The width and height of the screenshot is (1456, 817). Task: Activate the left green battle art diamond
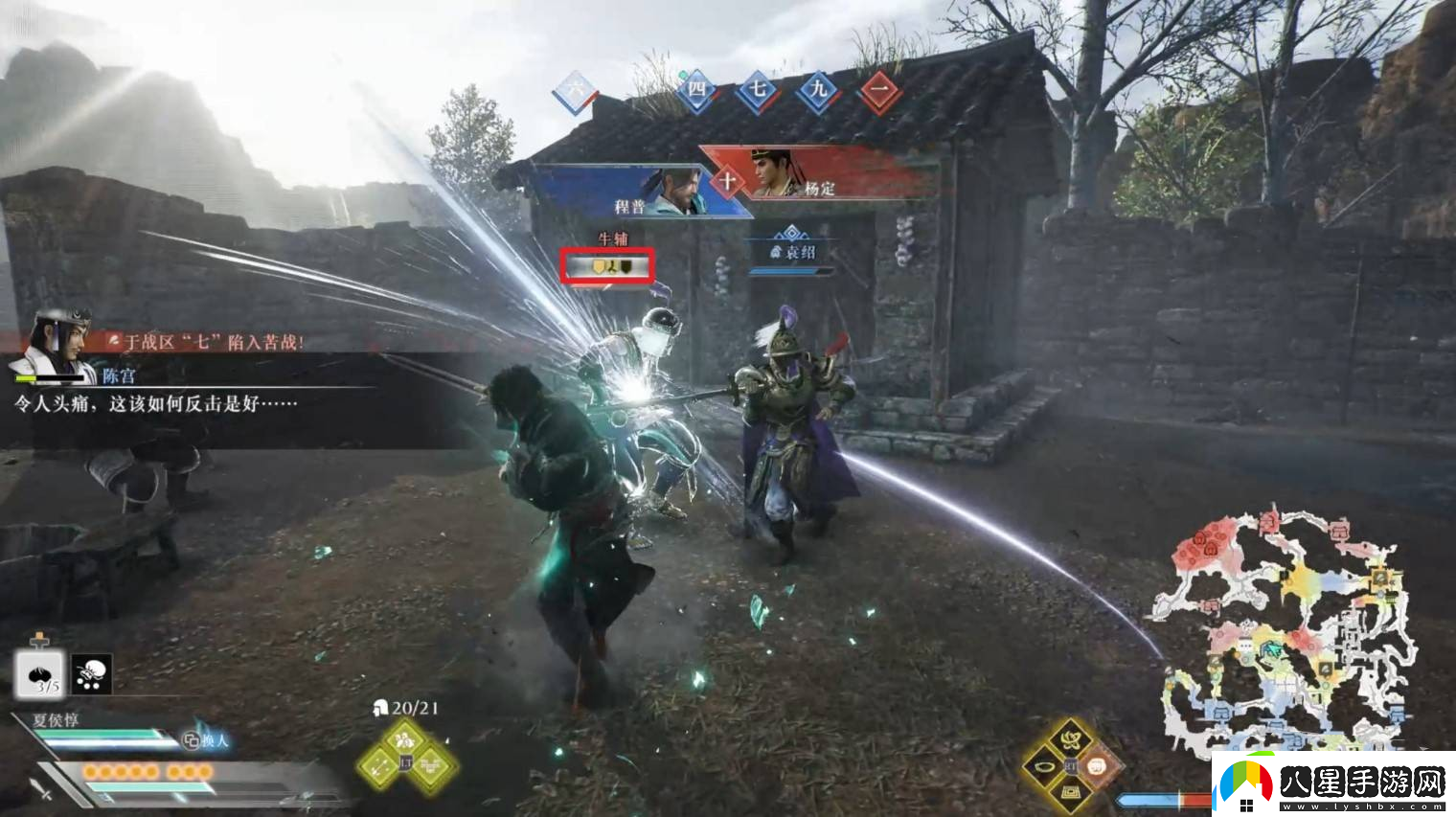click(379, 765)
